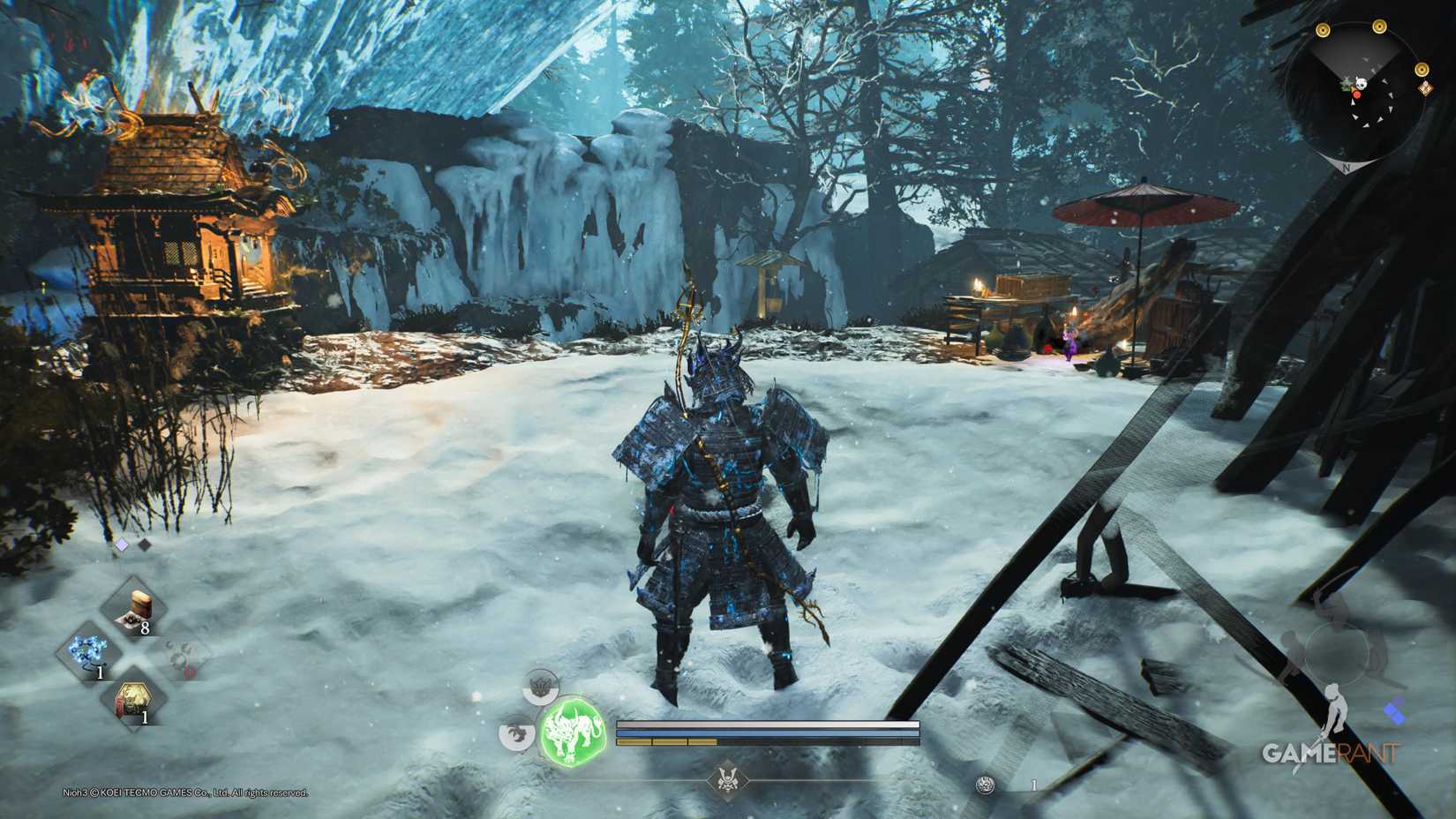This screenshot has height=819, width=1456.
Task: Click the round crest icon near the bottom-right counter
Action: (x=984, y=784)
